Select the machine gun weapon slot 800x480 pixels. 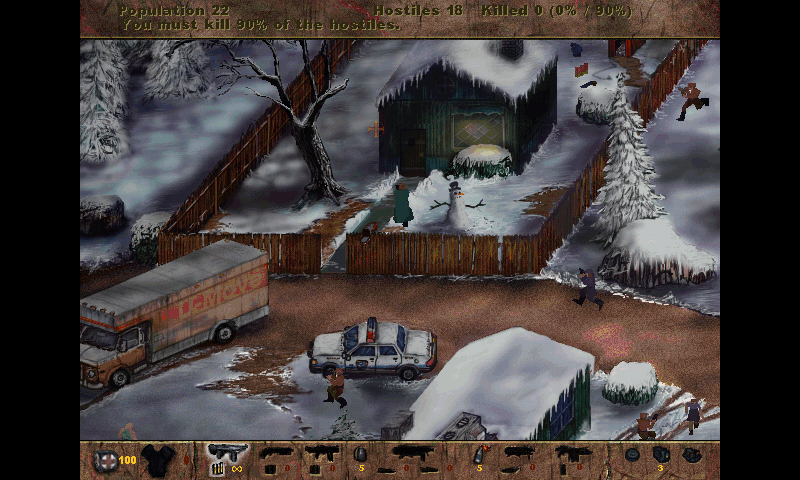click(x=227, y=453)
